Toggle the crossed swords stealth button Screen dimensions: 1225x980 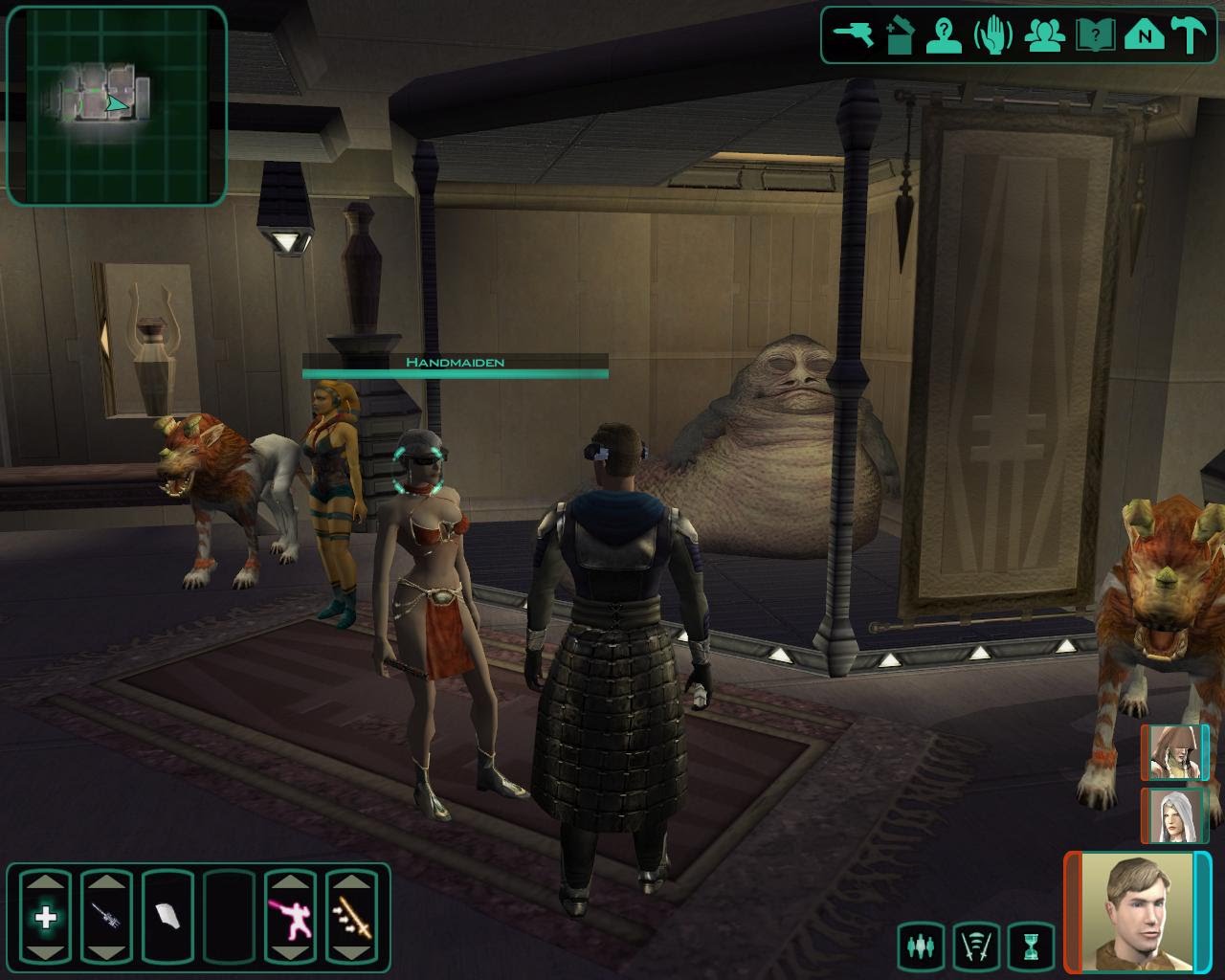(976, 947)
